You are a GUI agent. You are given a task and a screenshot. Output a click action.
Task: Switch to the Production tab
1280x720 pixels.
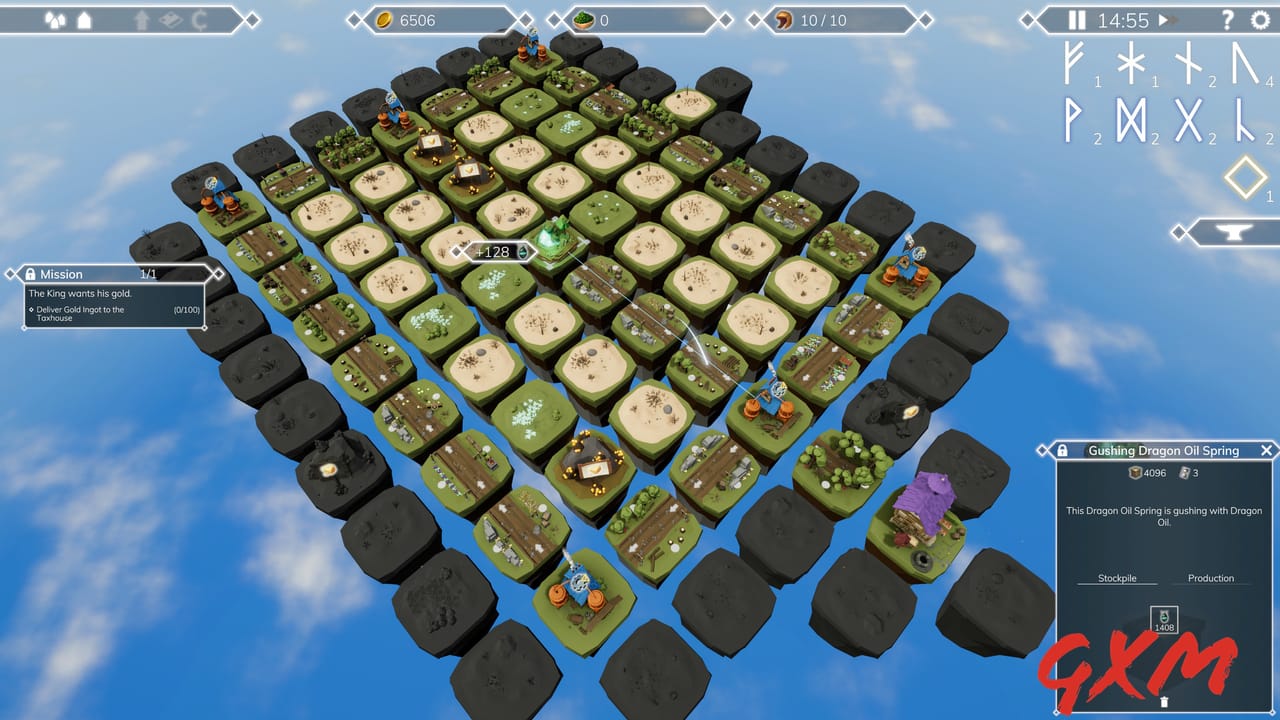pos(1210,578)
